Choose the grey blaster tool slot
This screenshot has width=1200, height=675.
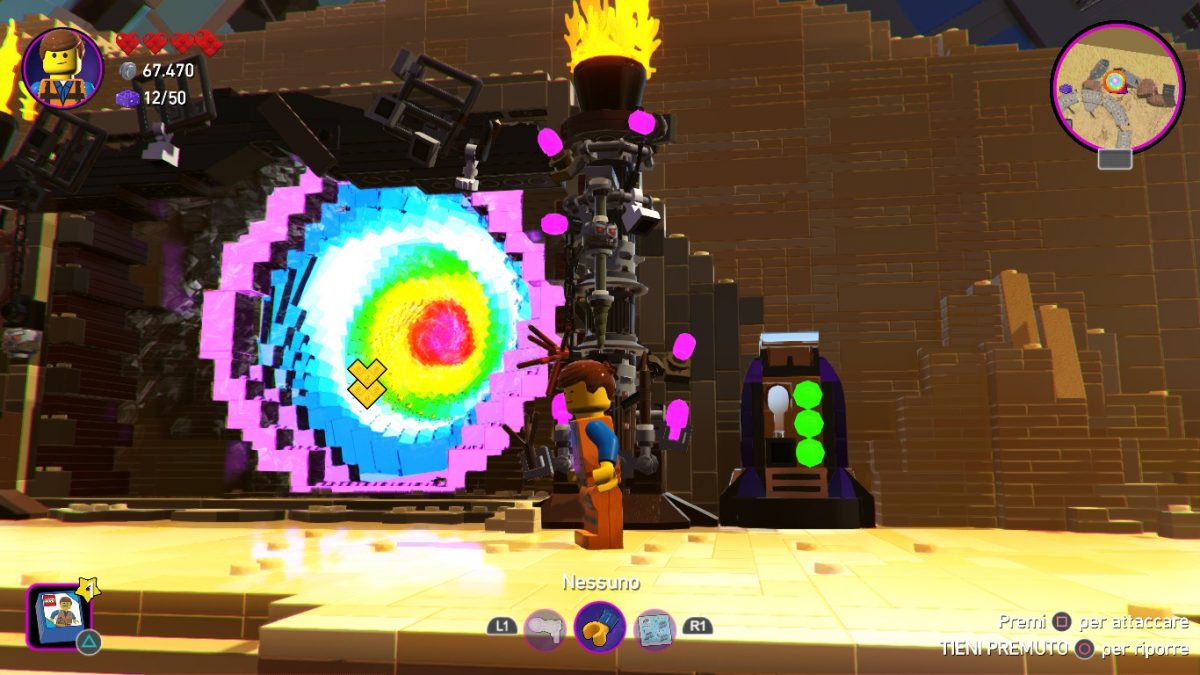(x=544, y=629)
